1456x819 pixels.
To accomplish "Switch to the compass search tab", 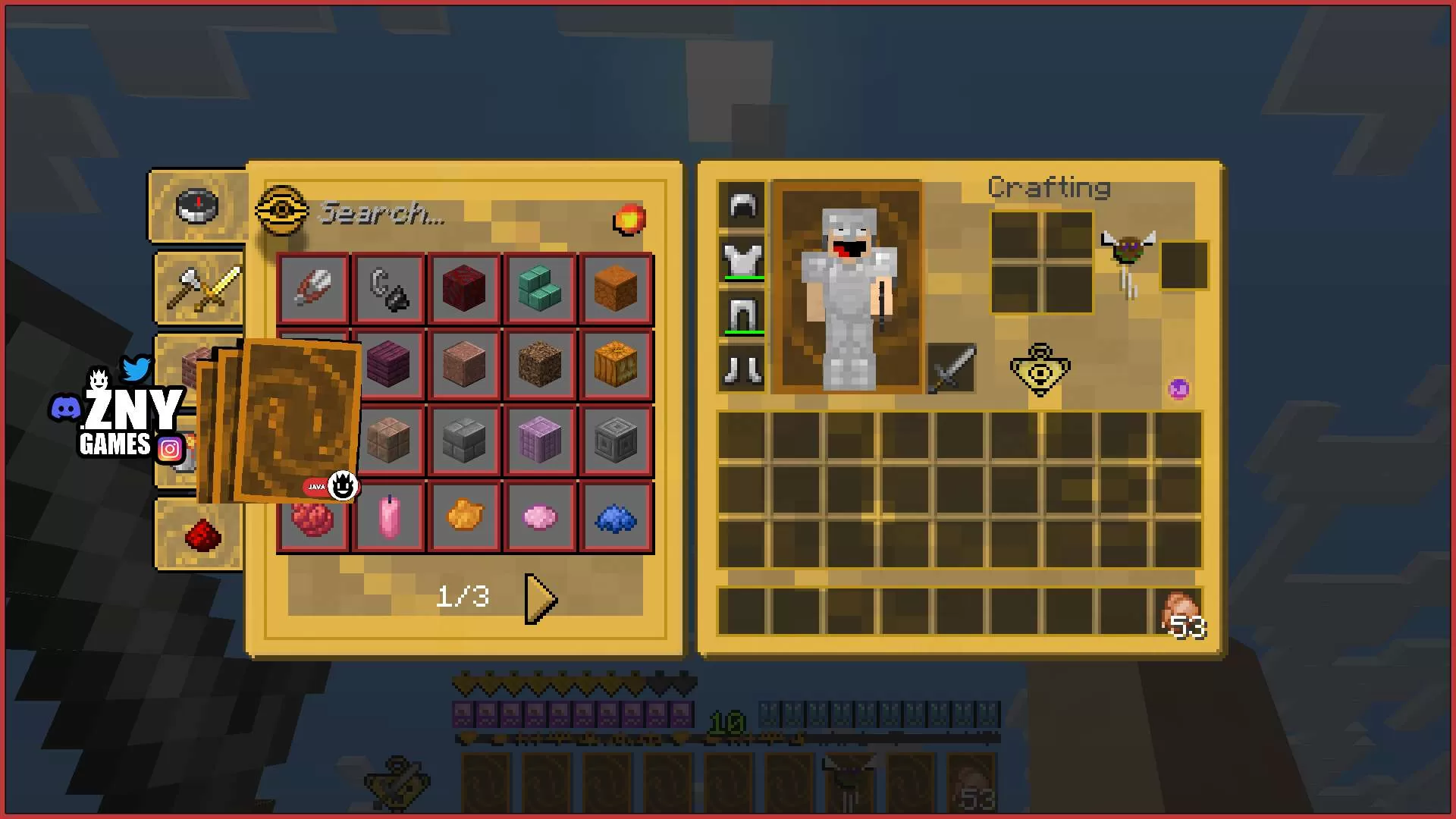I will 198,206.
